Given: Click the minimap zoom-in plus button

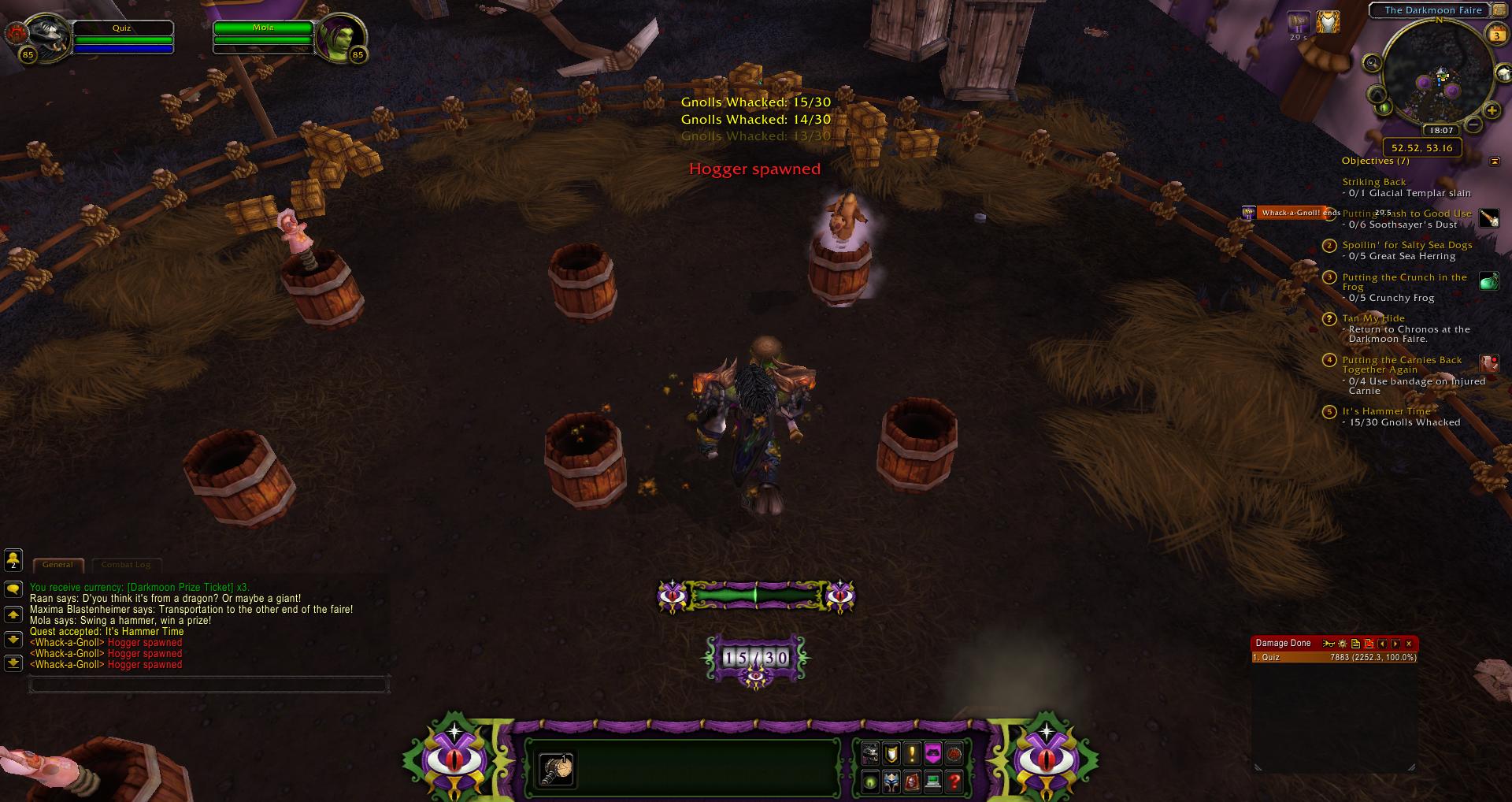Looking at the screenshot, I should (x=1492, y=111).
